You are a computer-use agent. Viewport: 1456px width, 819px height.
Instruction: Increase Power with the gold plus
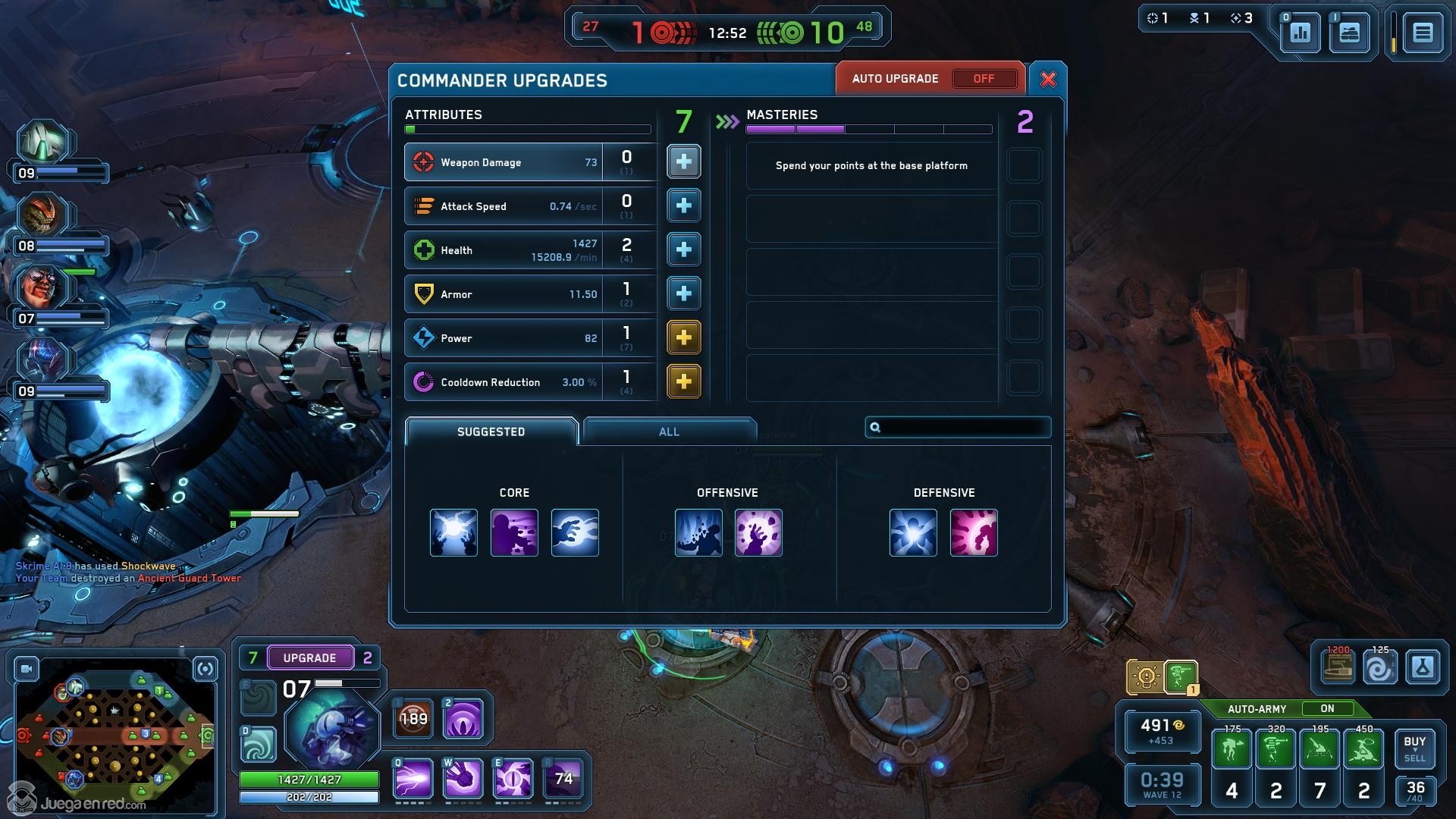coord(683,337)
